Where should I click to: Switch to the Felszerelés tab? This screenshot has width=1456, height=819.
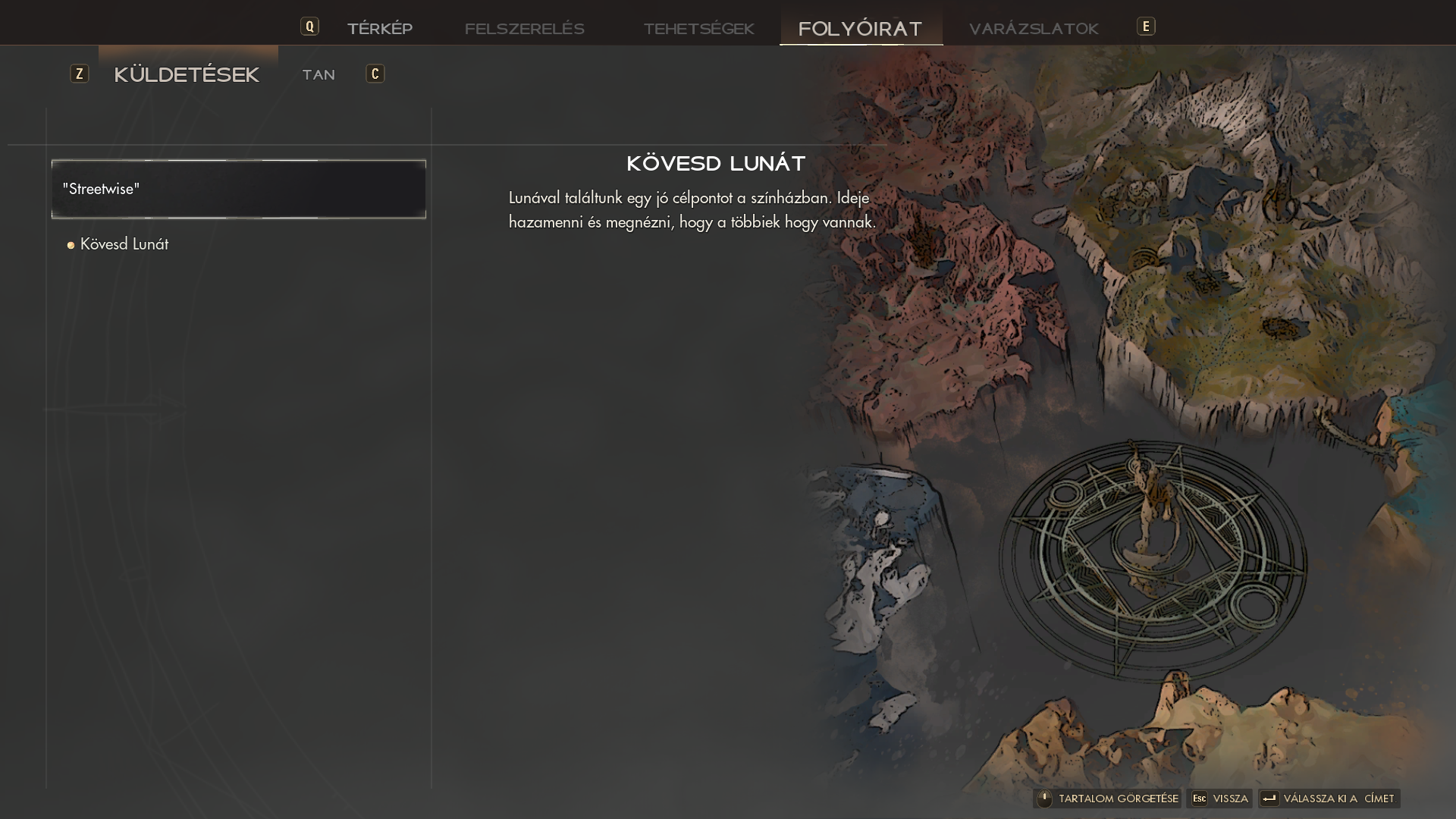pos(524,29)
